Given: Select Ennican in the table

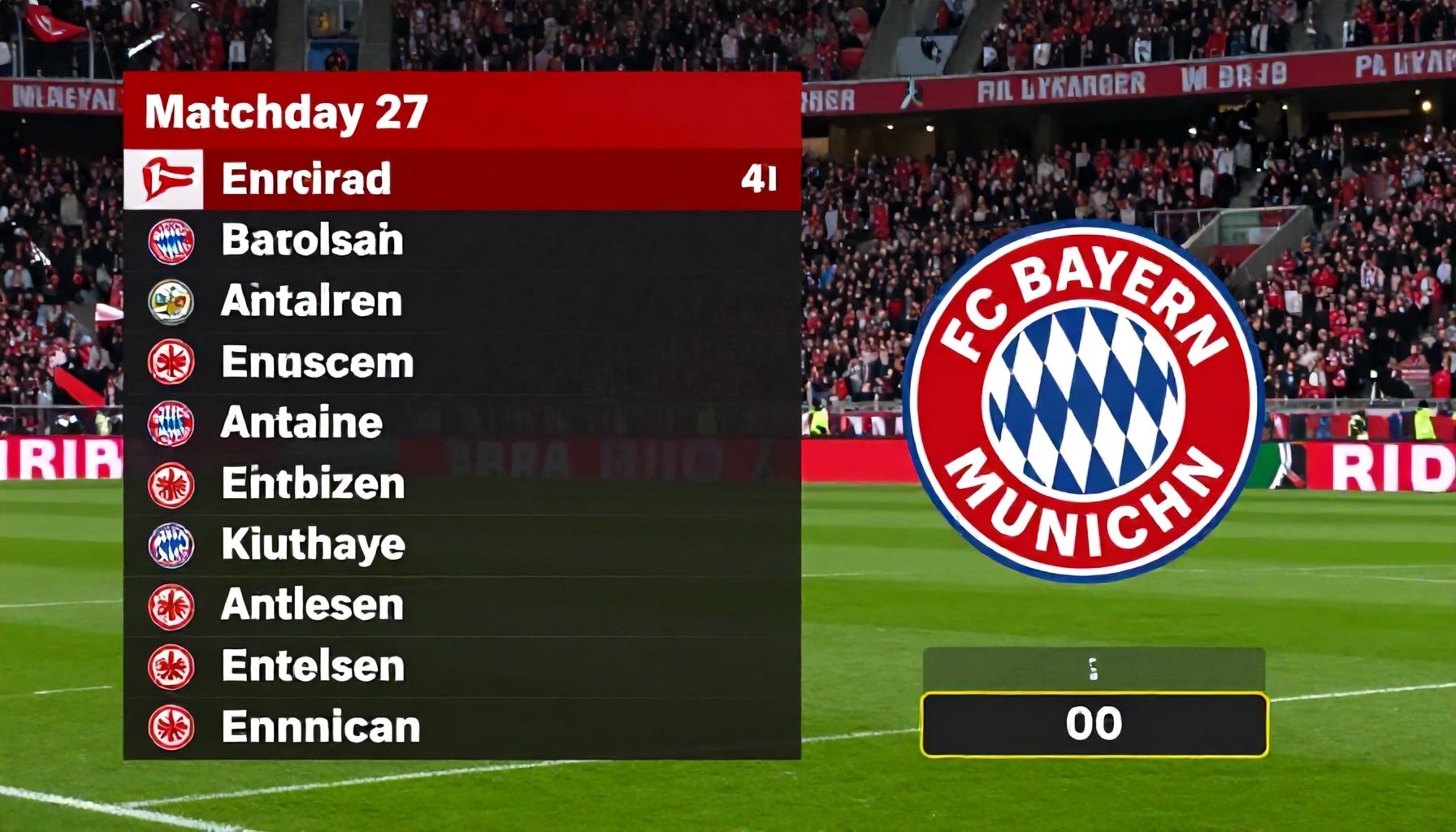Looking at the screenshot, I should point(461,727).
